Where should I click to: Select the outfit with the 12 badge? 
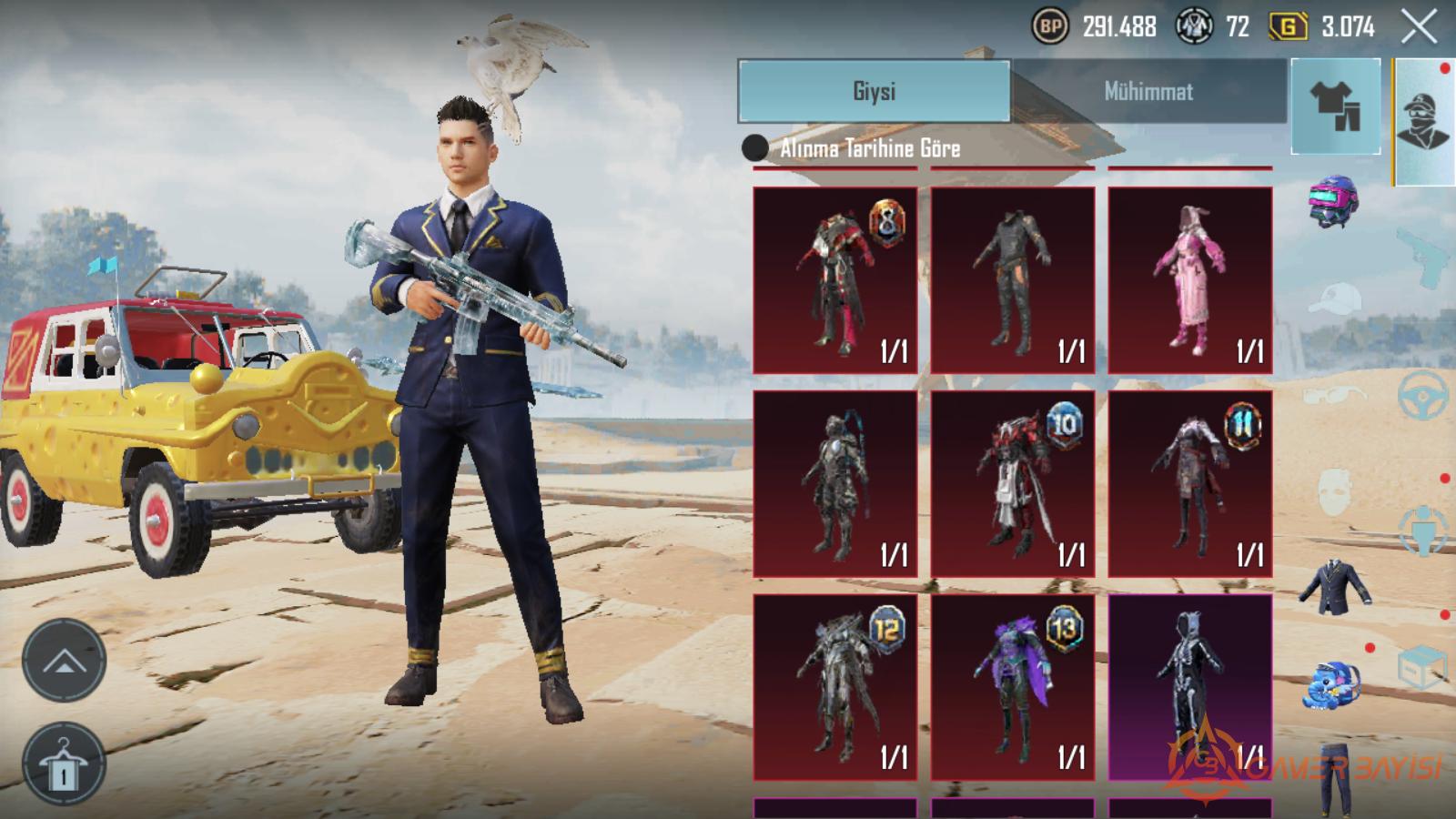coord(835,687)
